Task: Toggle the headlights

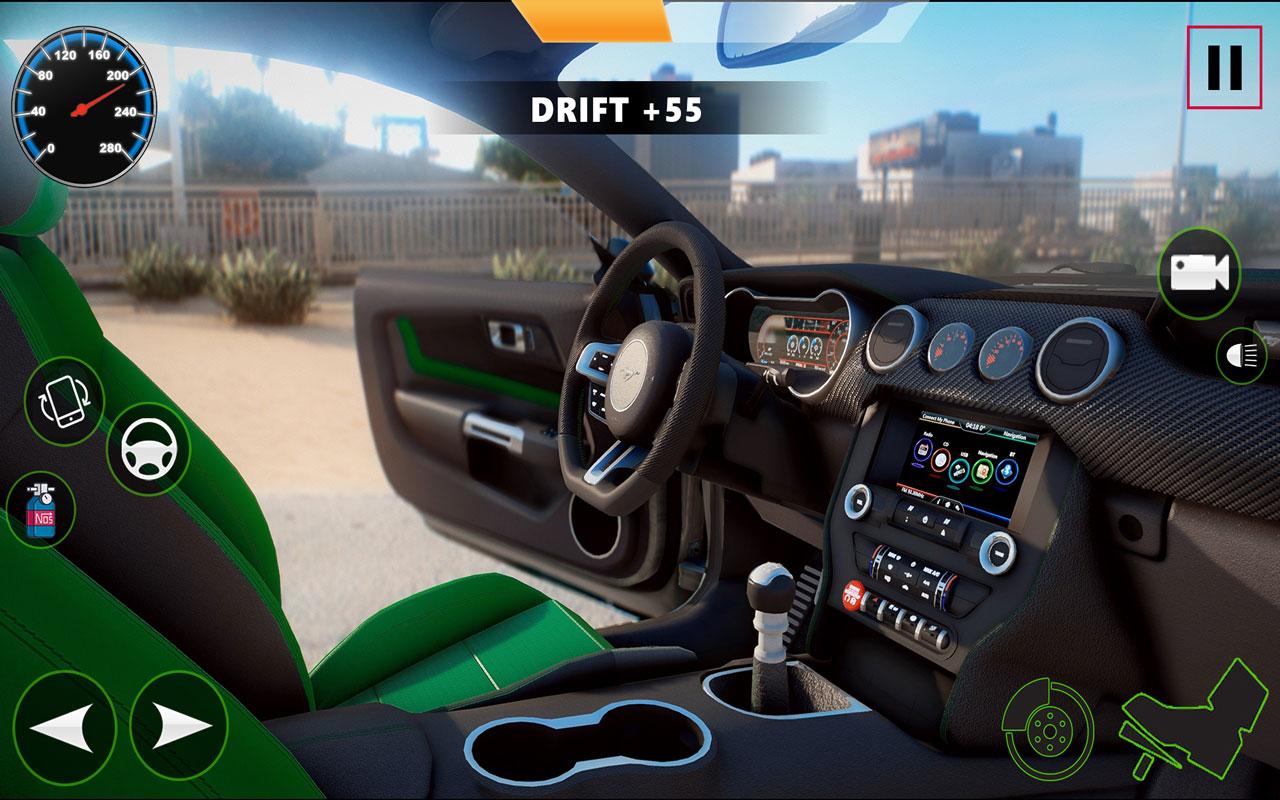Action: (1241, 355)
